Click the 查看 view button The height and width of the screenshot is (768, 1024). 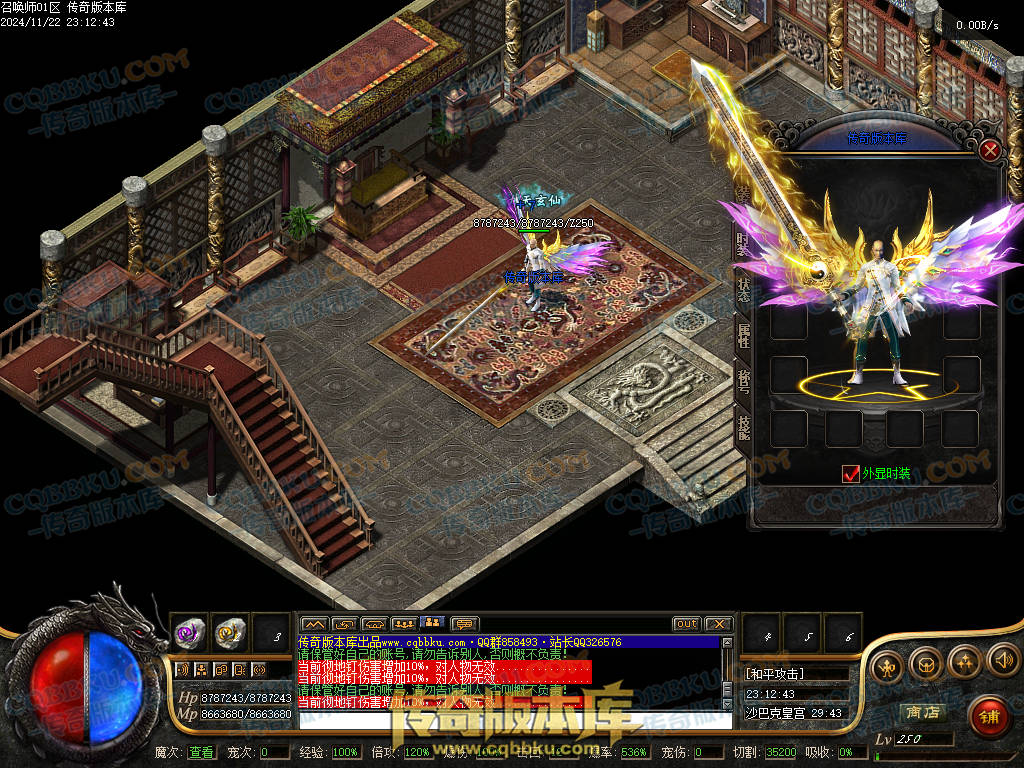pyautogui.click(x=201, y=752)
